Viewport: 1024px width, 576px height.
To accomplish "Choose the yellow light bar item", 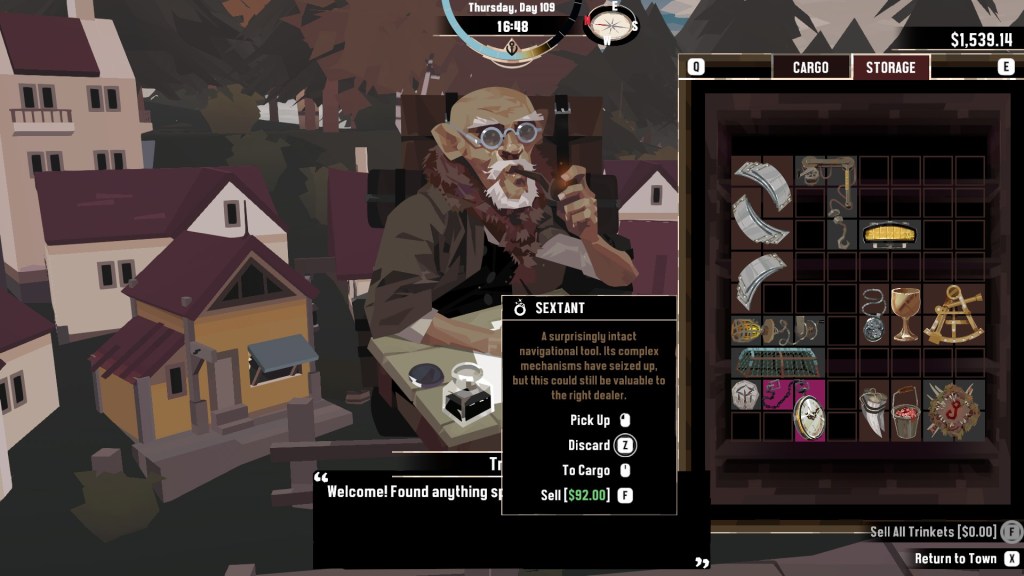I will 890,235.
